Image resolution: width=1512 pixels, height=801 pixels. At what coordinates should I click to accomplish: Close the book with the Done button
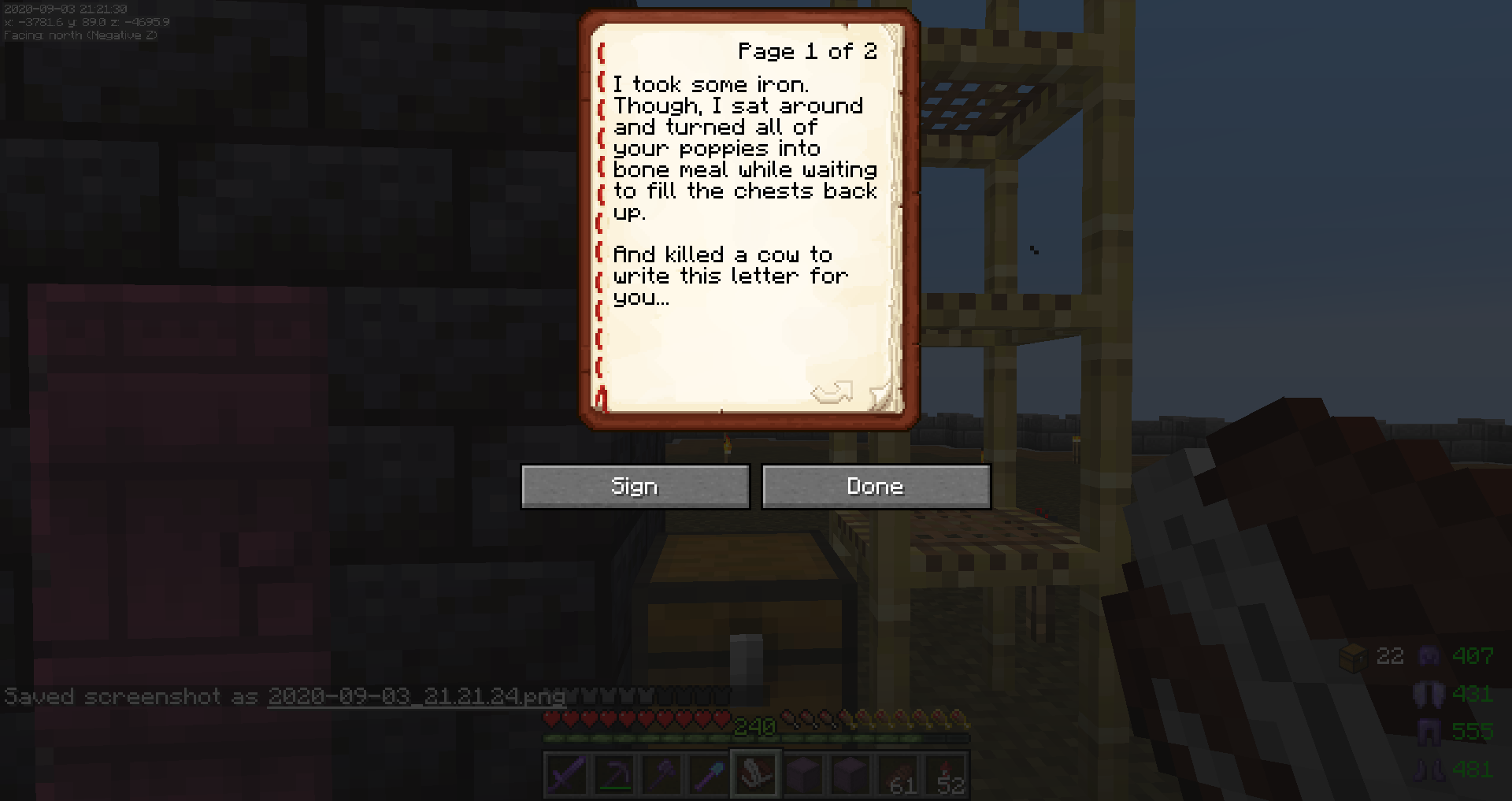pos(876,487)
